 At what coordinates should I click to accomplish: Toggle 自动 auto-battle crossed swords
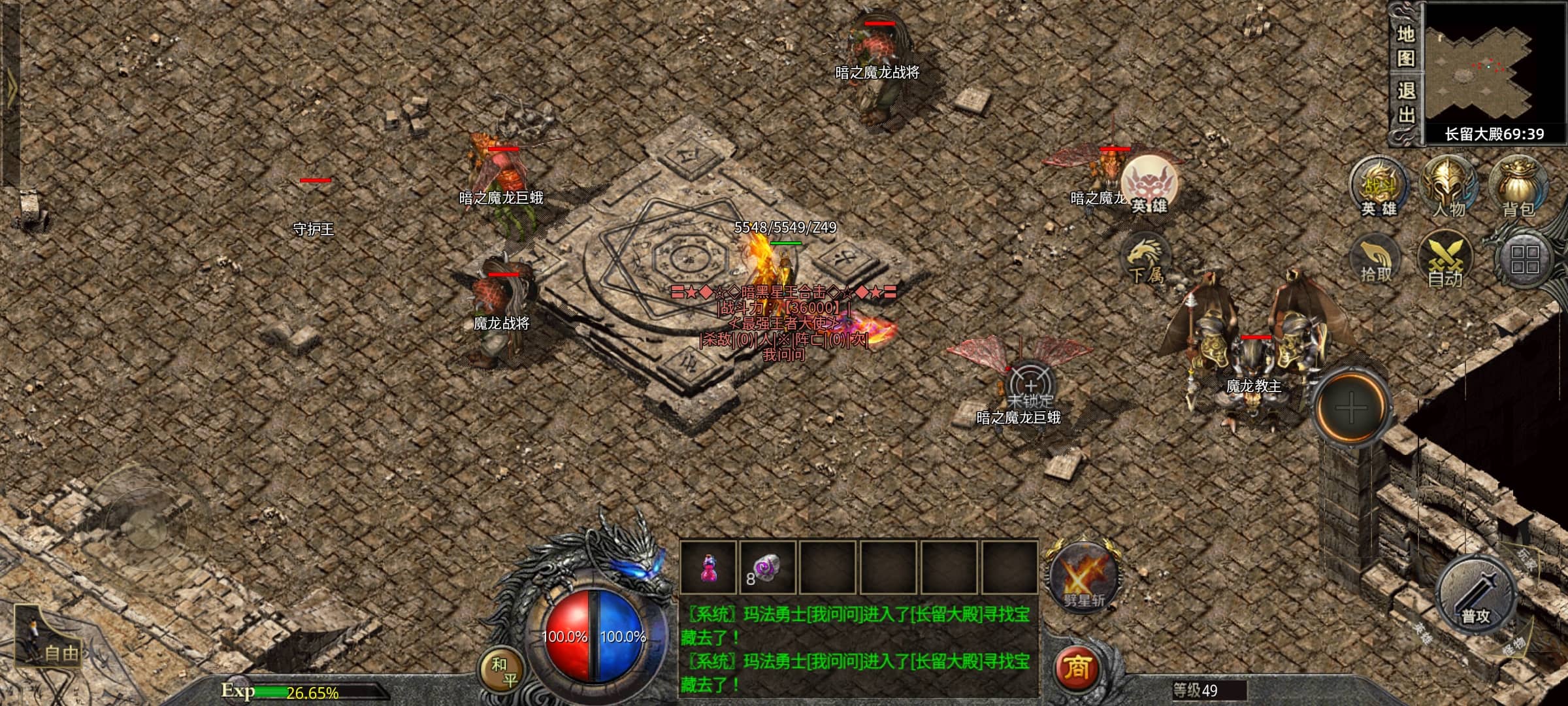pyautogui.click(x=1445, y=261)
